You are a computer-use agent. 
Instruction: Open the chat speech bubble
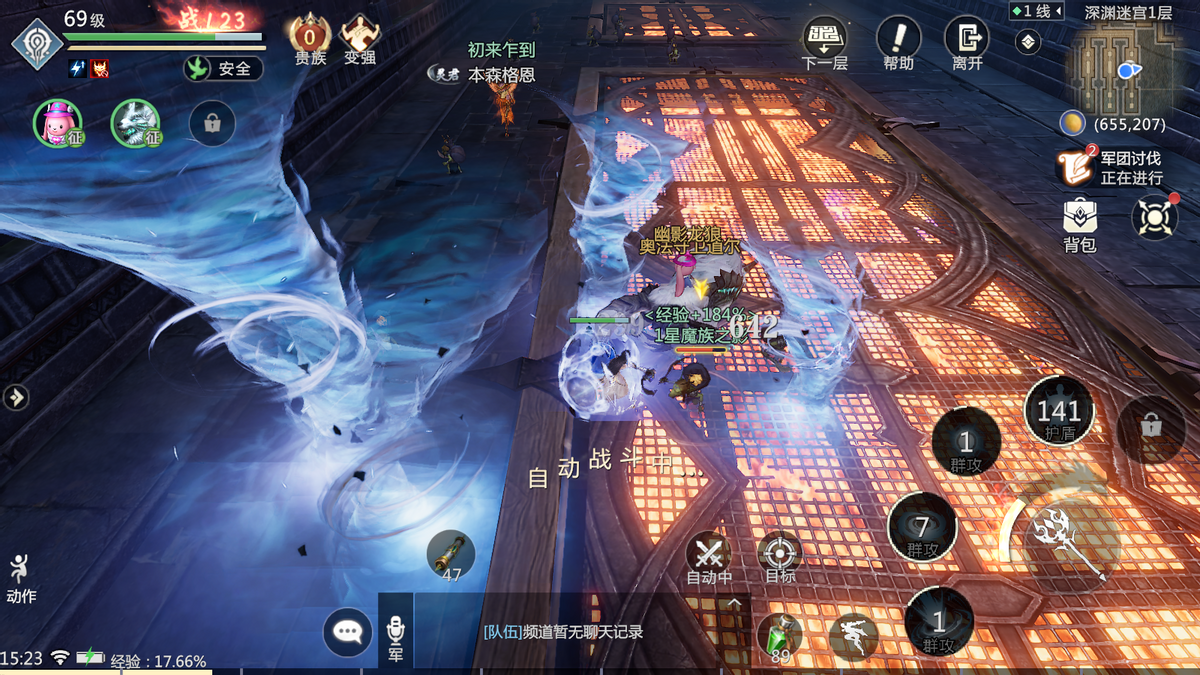coord(347,631)
